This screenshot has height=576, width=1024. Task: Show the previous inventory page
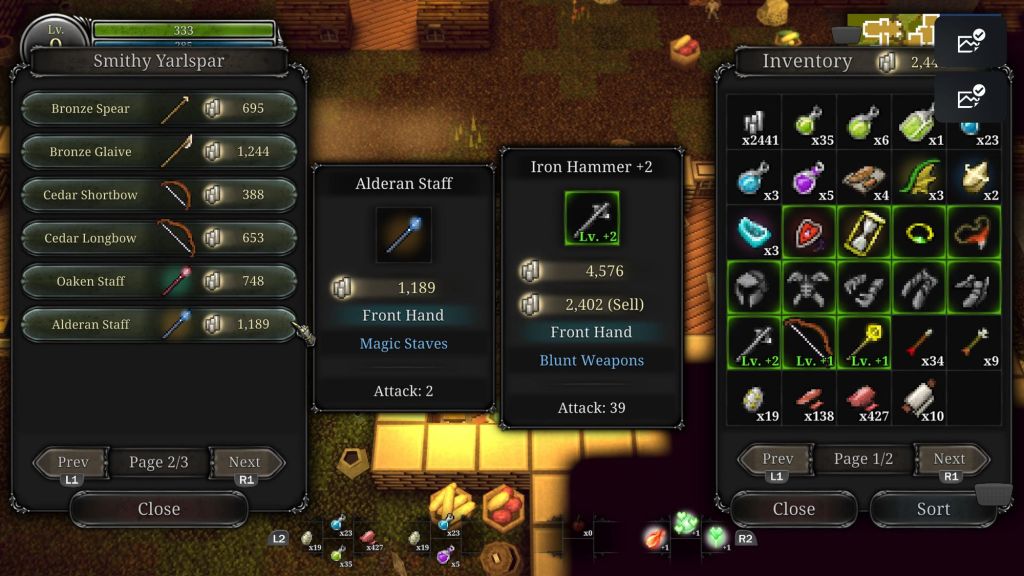(x=777, y=460)
